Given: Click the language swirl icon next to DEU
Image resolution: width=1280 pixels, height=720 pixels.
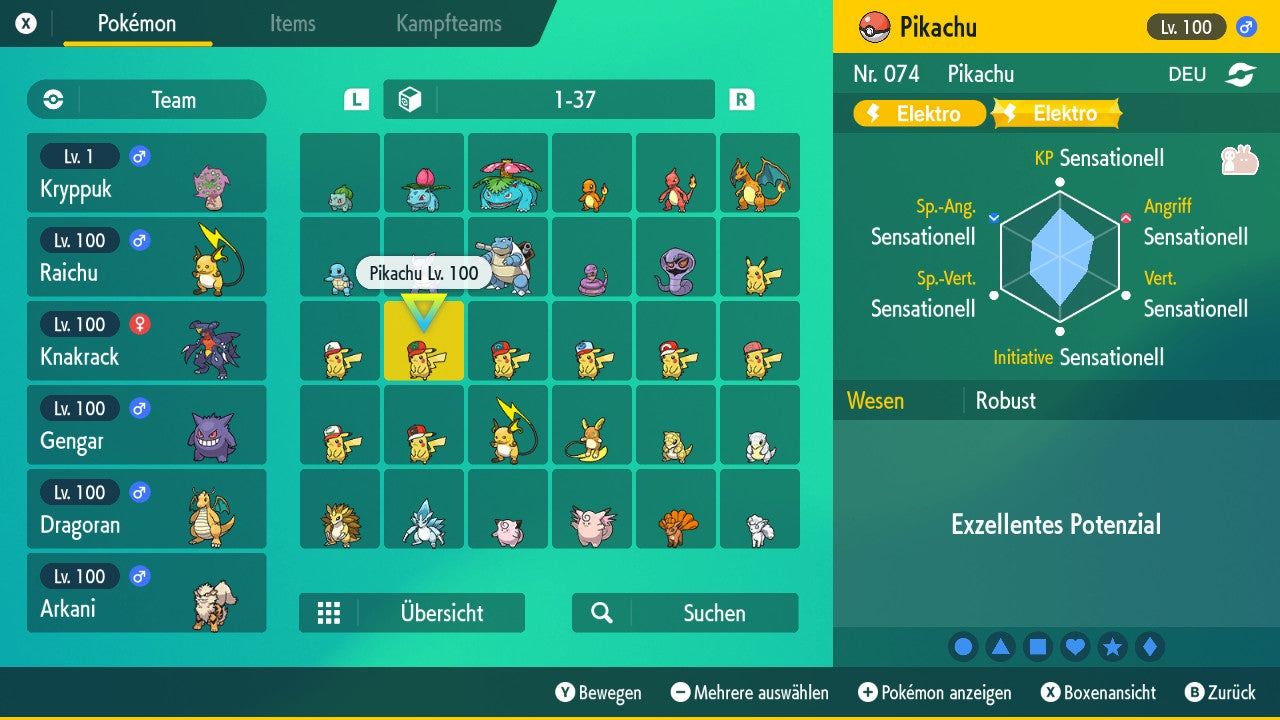Looking at the screenshot, I should (1240, 74).
